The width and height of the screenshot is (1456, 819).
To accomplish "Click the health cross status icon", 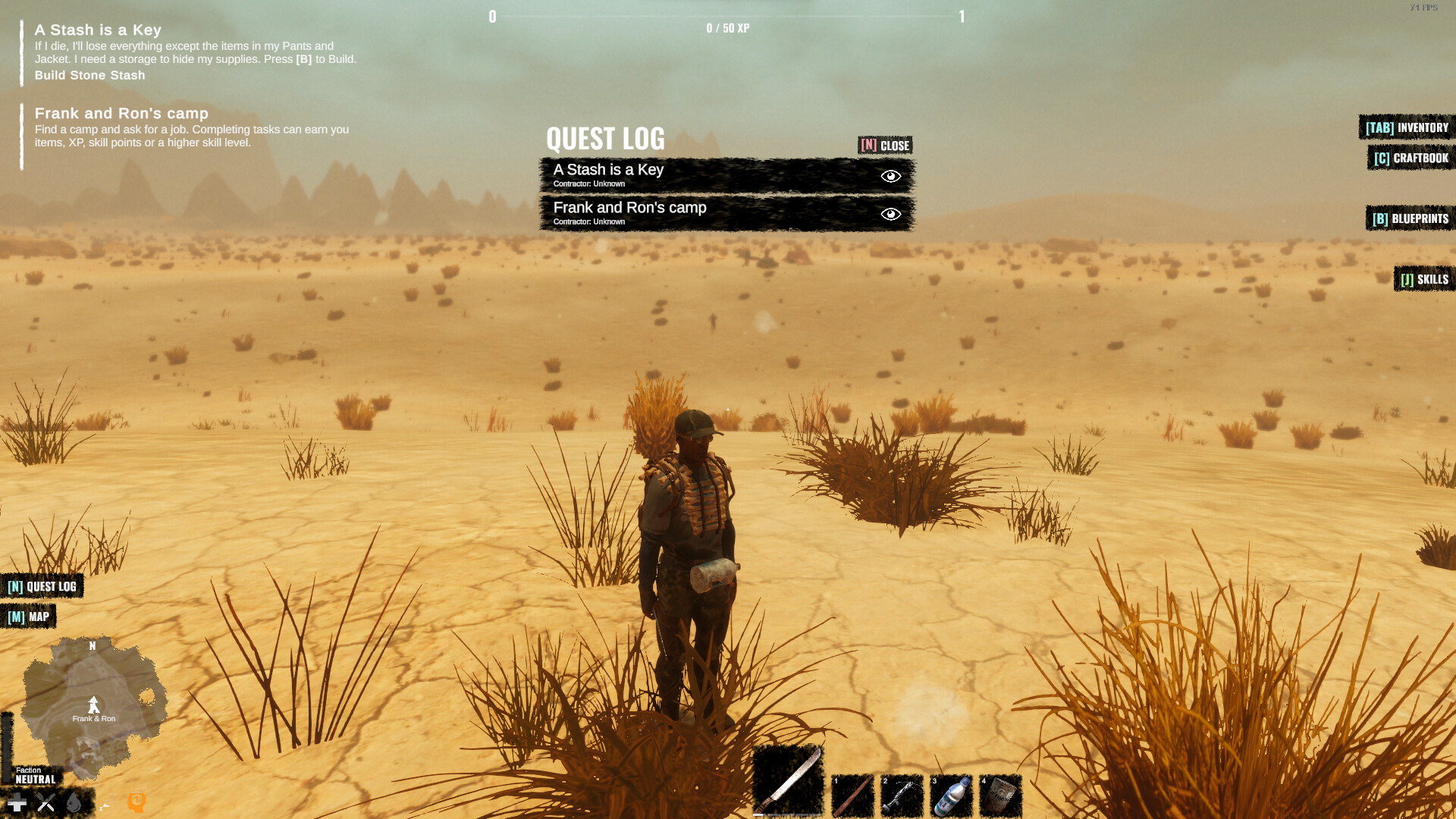I will point(17,801).
